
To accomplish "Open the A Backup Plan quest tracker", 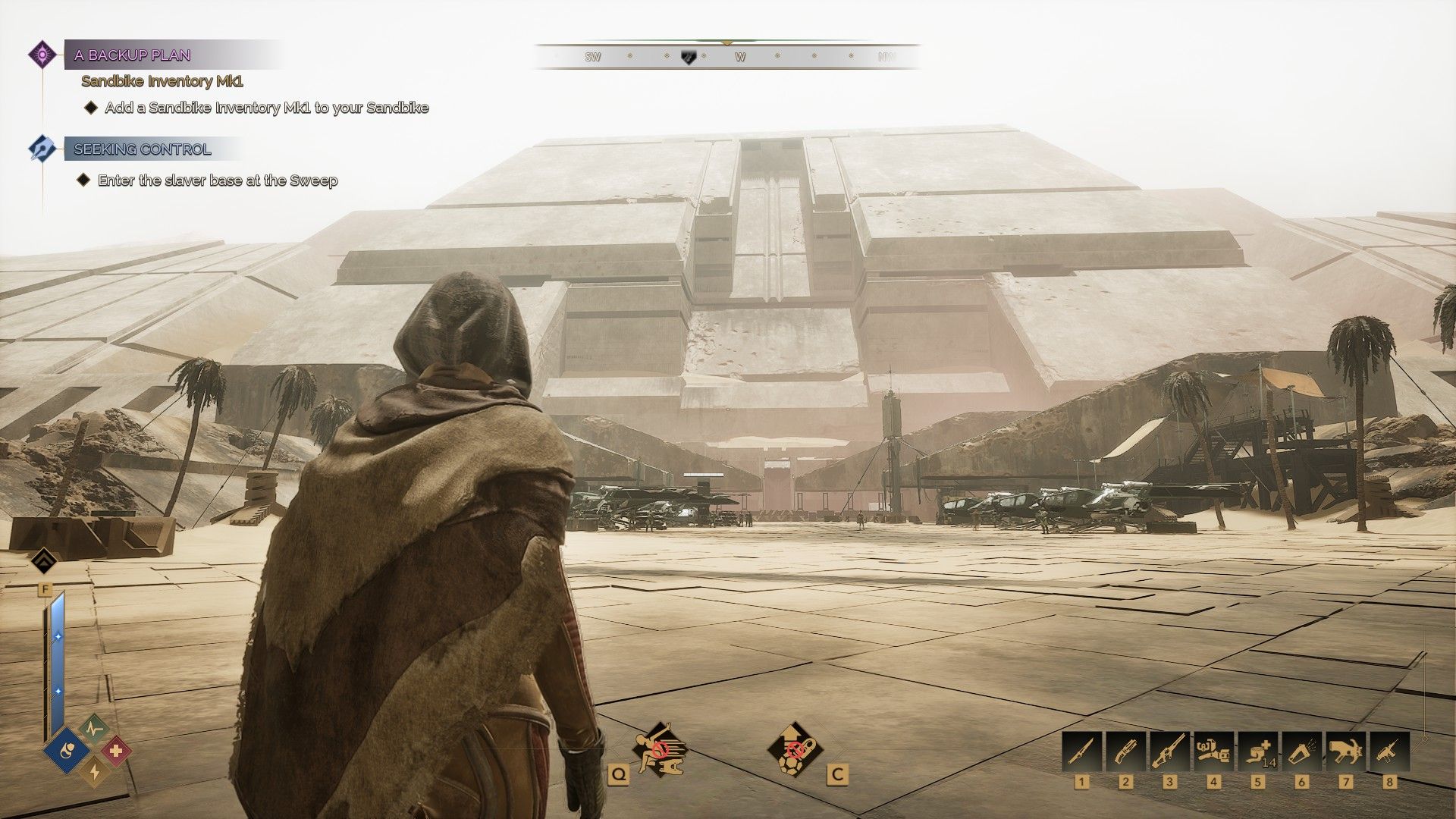I will (x=132, y=55).
